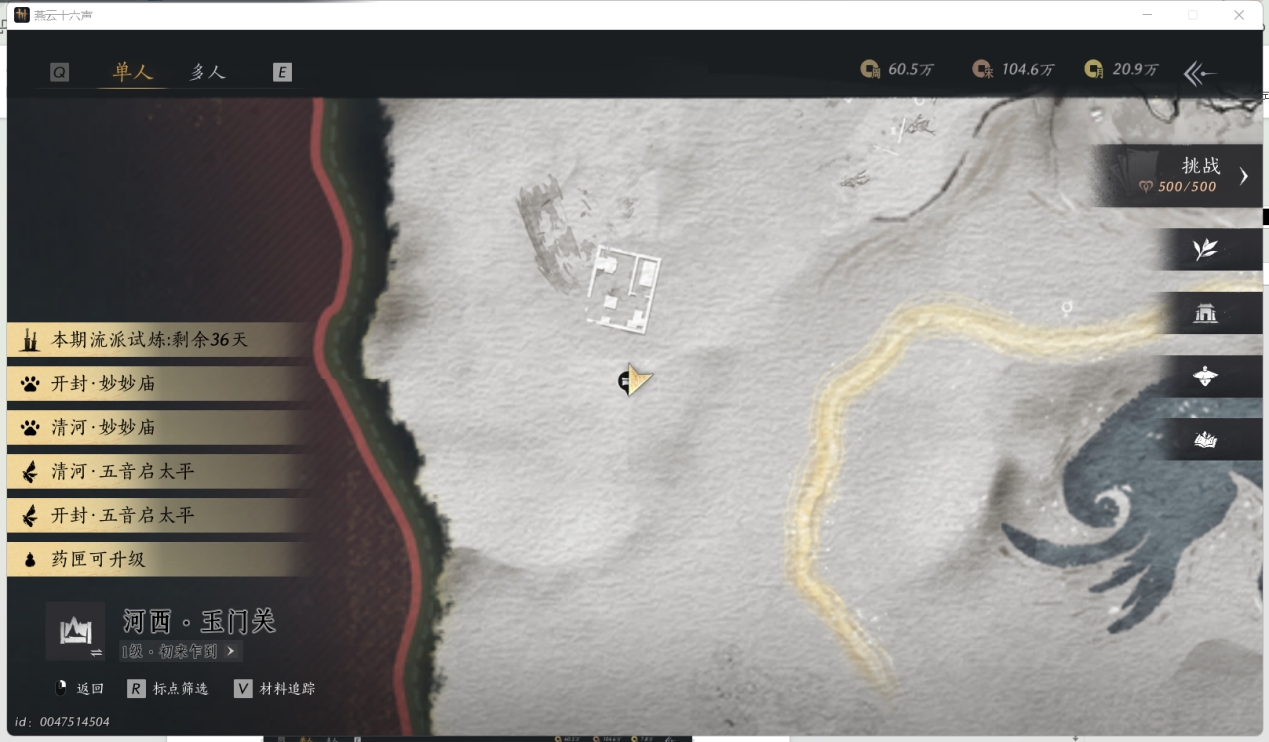Close the game window

click(1239, 15)
